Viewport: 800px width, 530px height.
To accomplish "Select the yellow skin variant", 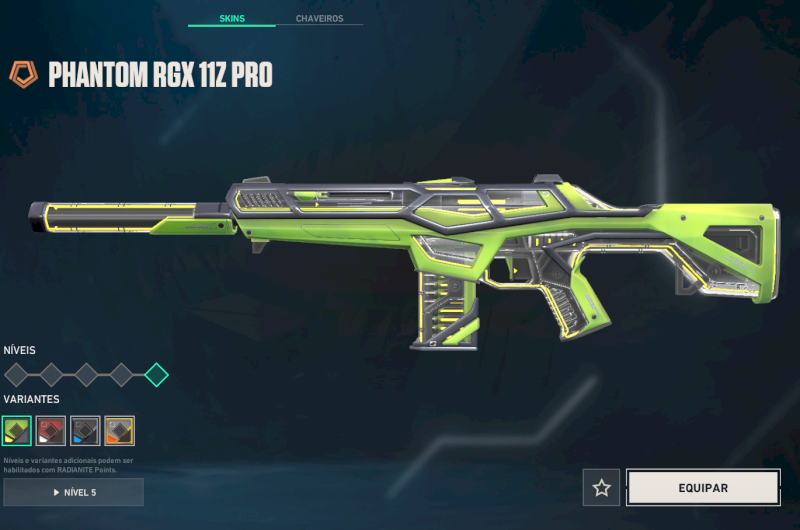I will click(119, 431).
